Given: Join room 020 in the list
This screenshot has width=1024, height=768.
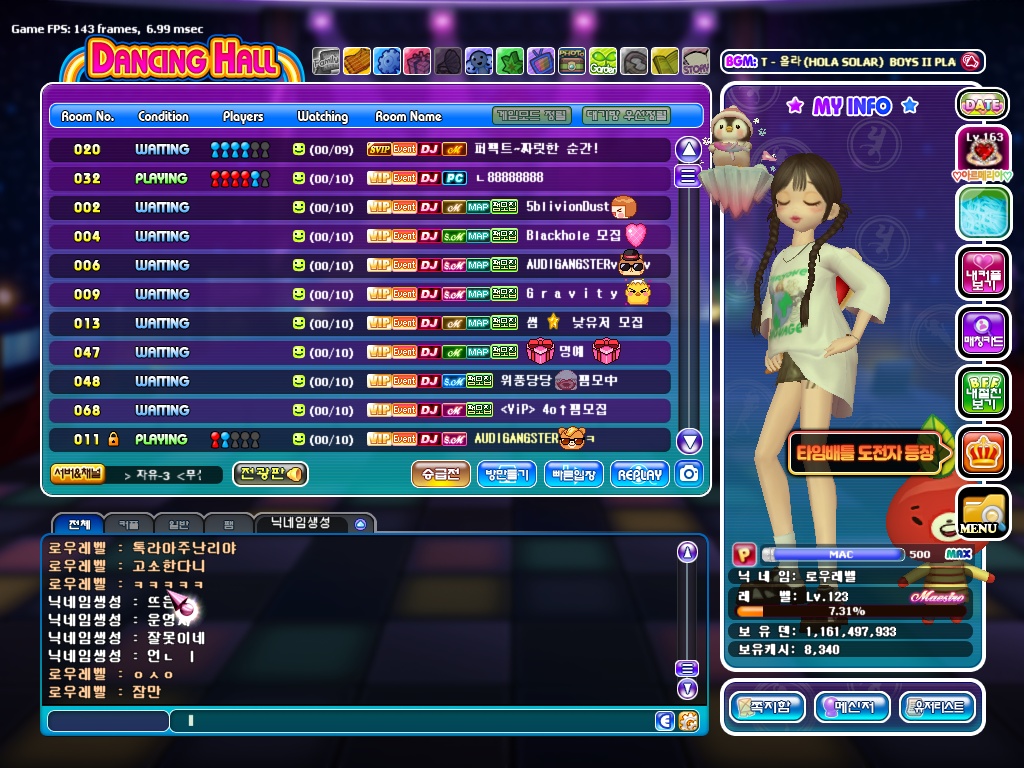Looking at the screenshot, I should (x=360, y=150).
